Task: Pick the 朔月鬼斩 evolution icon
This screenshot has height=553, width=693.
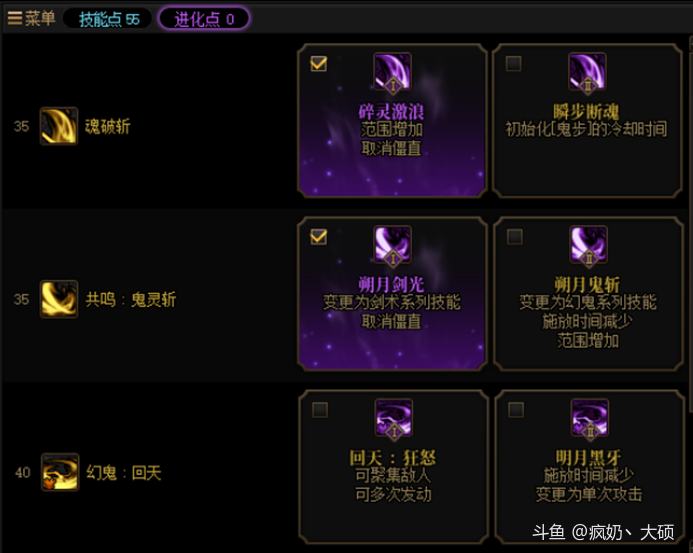Action: click(x=587, y=245)
